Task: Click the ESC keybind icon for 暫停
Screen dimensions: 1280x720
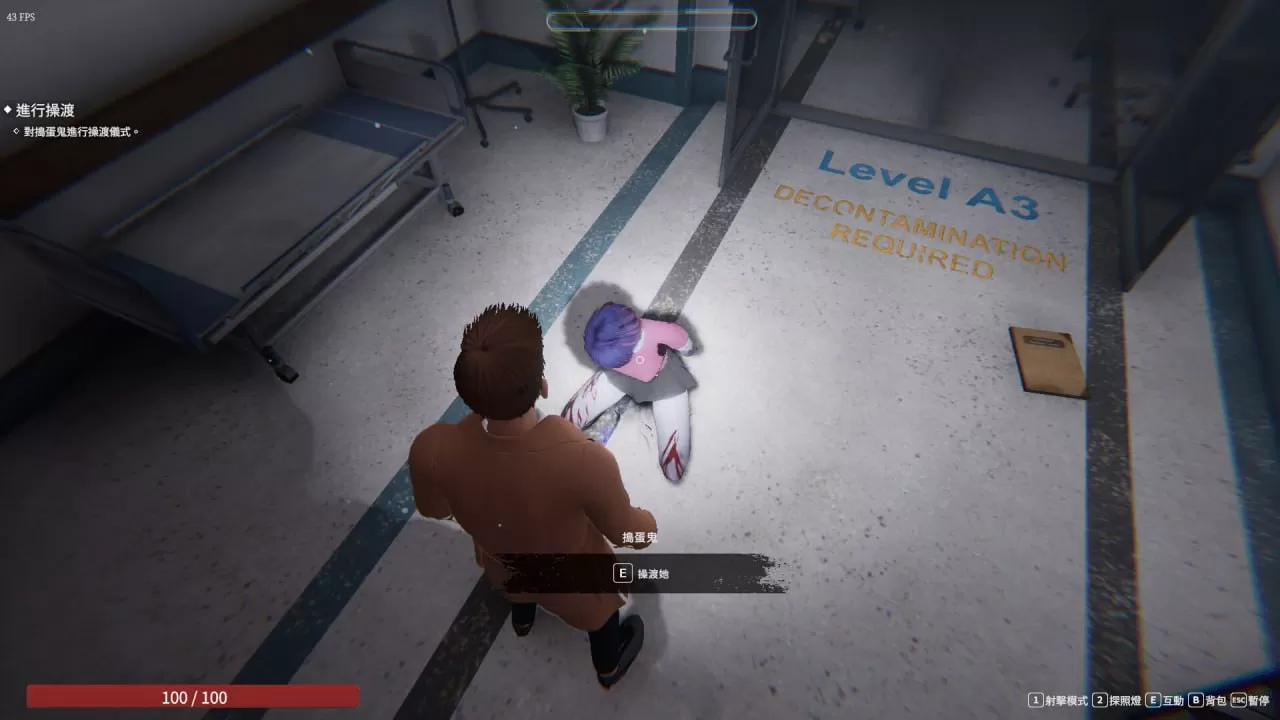Action: tap(1237, 700)
